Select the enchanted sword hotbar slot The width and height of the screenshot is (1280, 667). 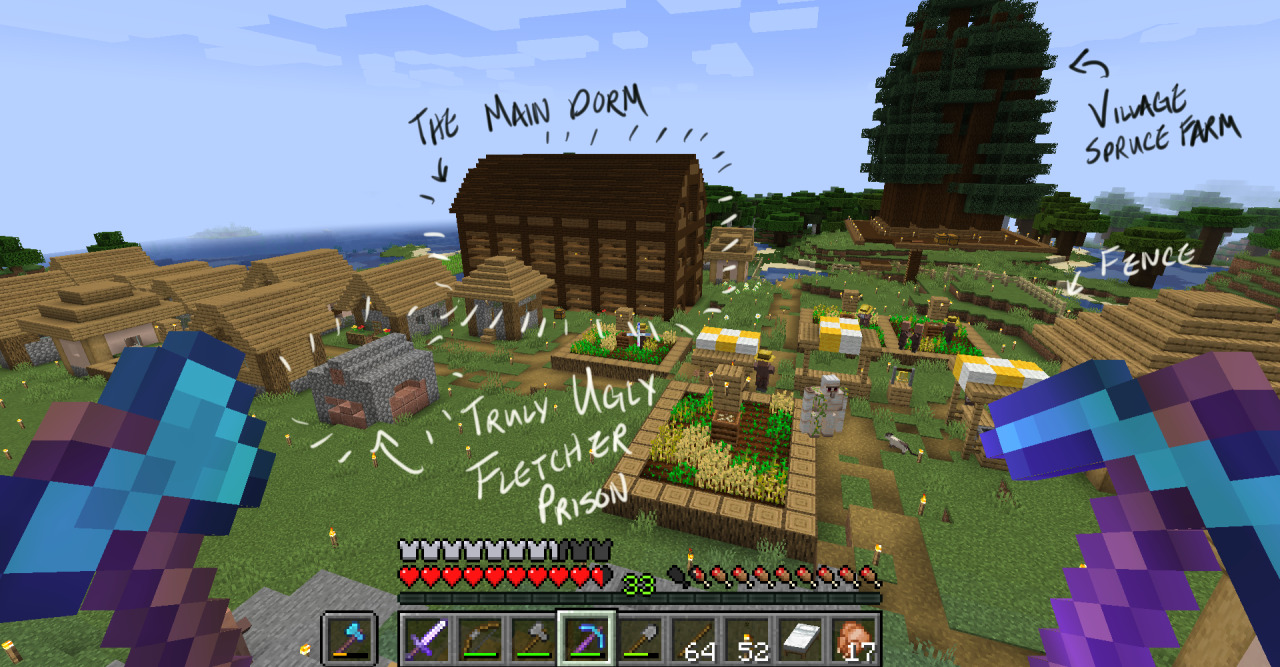click(x=427, y=638)
